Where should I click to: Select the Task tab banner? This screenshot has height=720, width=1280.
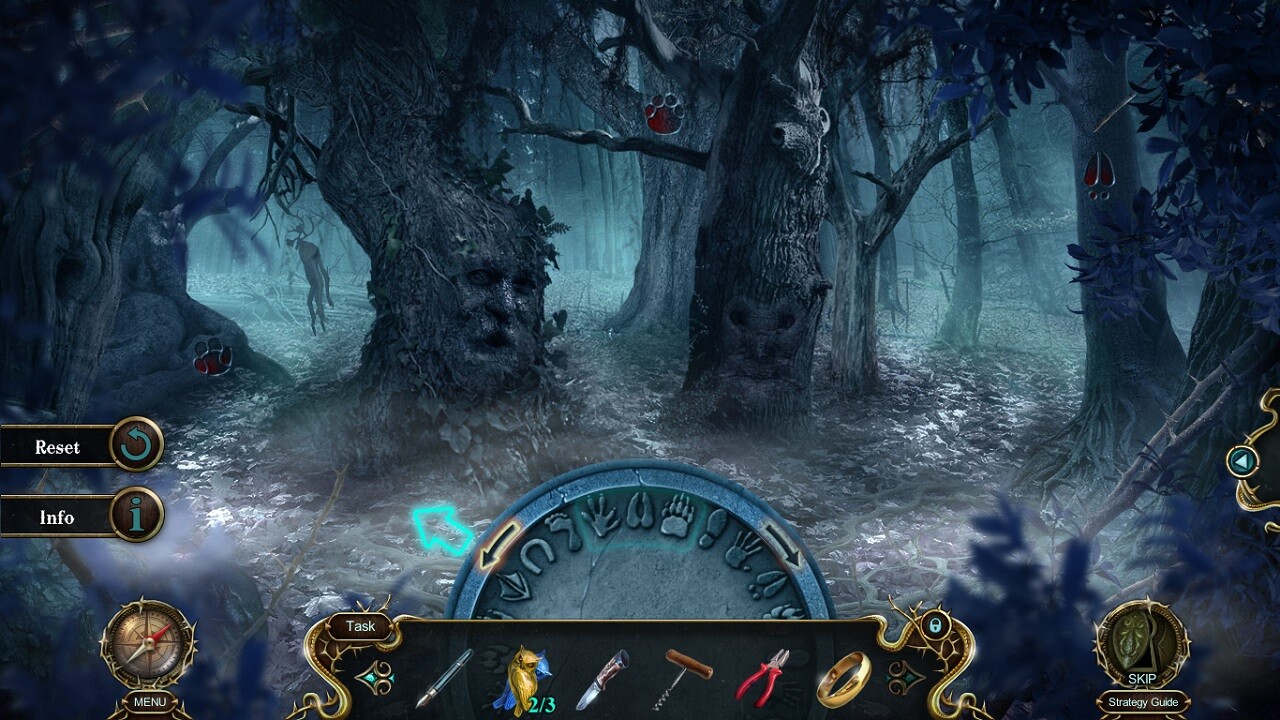[359, 627]
